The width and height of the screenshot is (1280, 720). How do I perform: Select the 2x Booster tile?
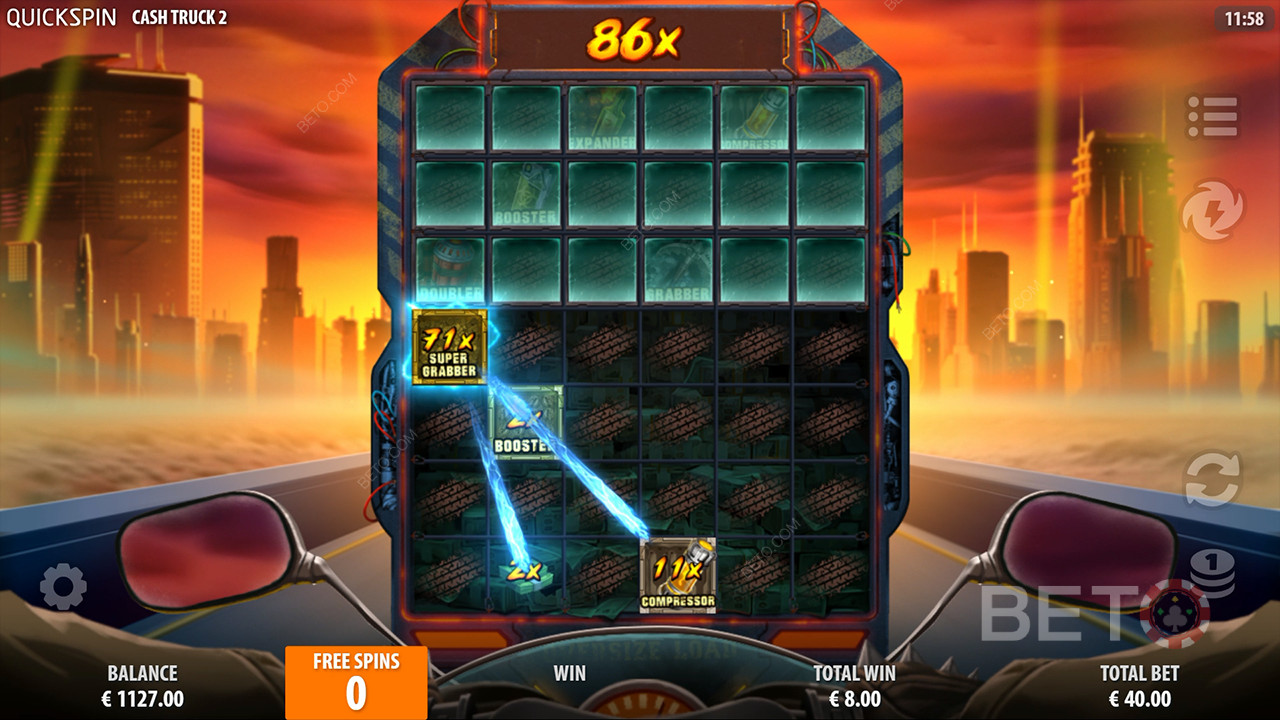(527, 423)
